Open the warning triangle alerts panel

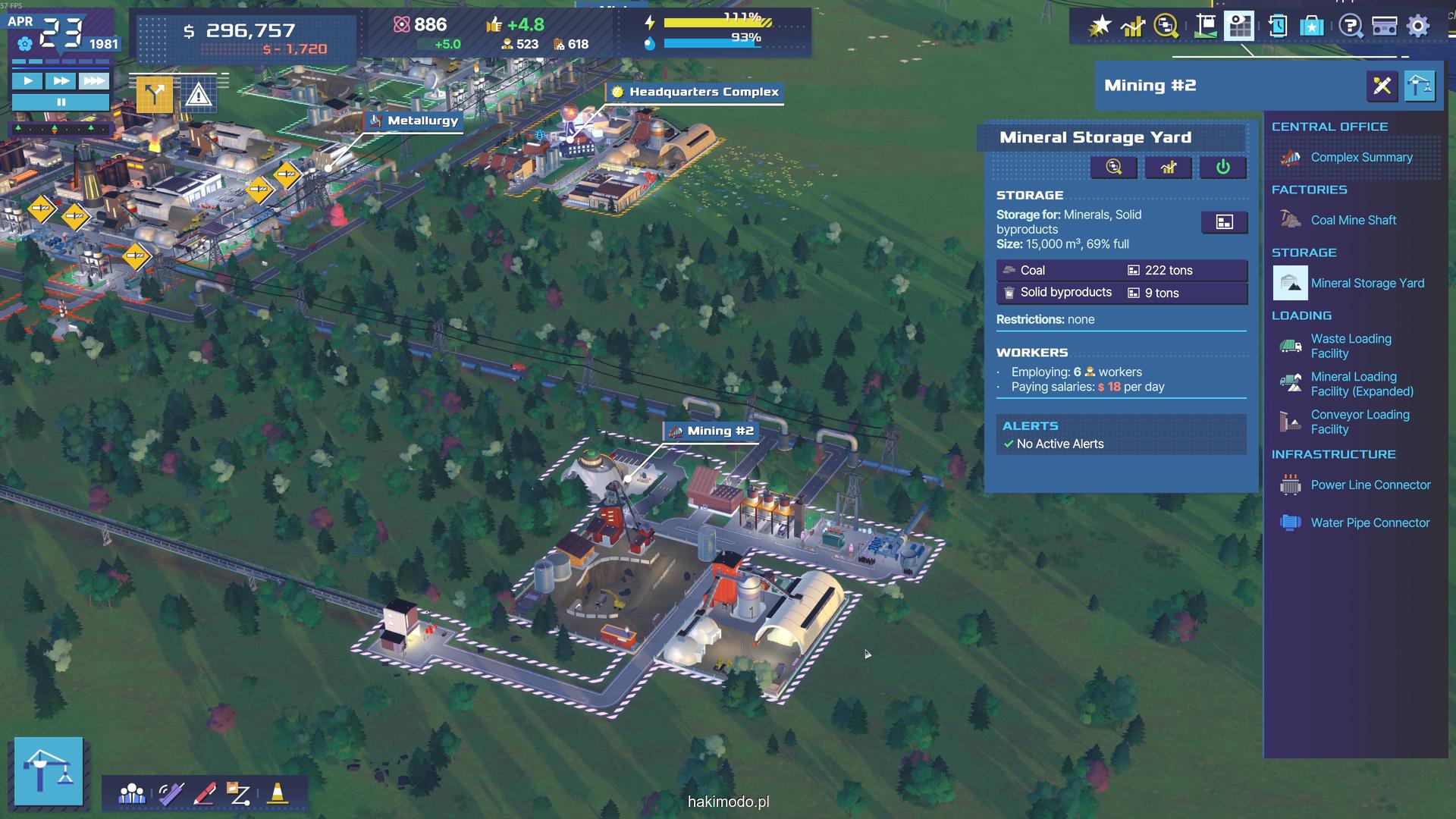(x=199, y=96)
